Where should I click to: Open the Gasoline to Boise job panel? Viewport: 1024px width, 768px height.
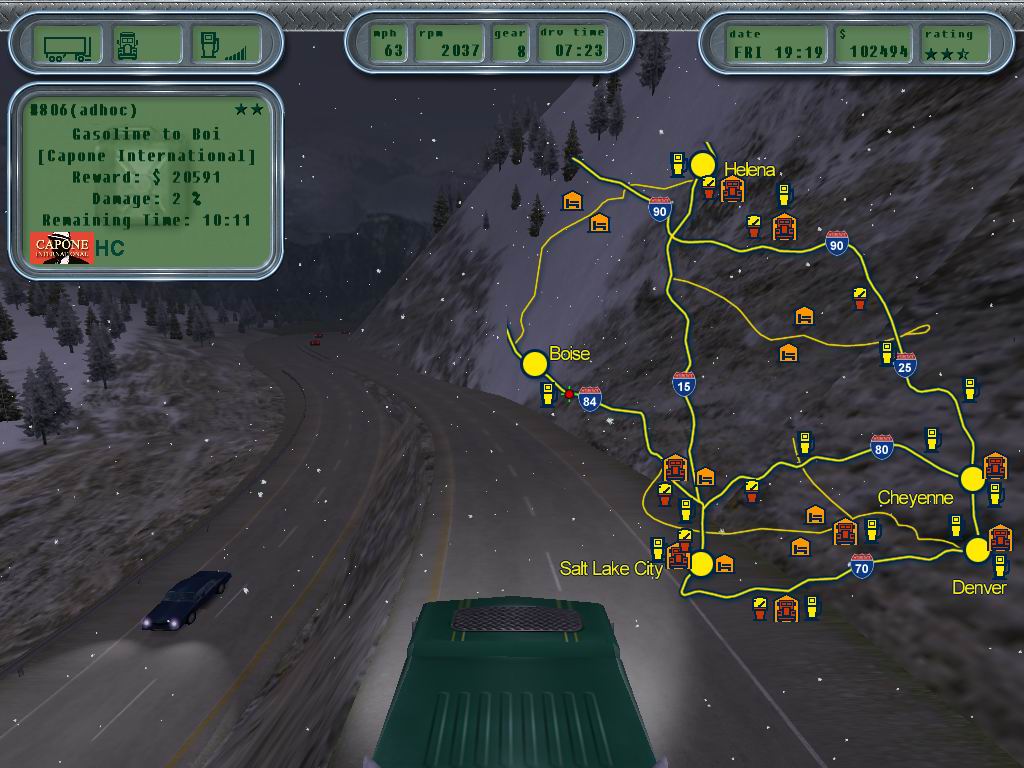146,180
